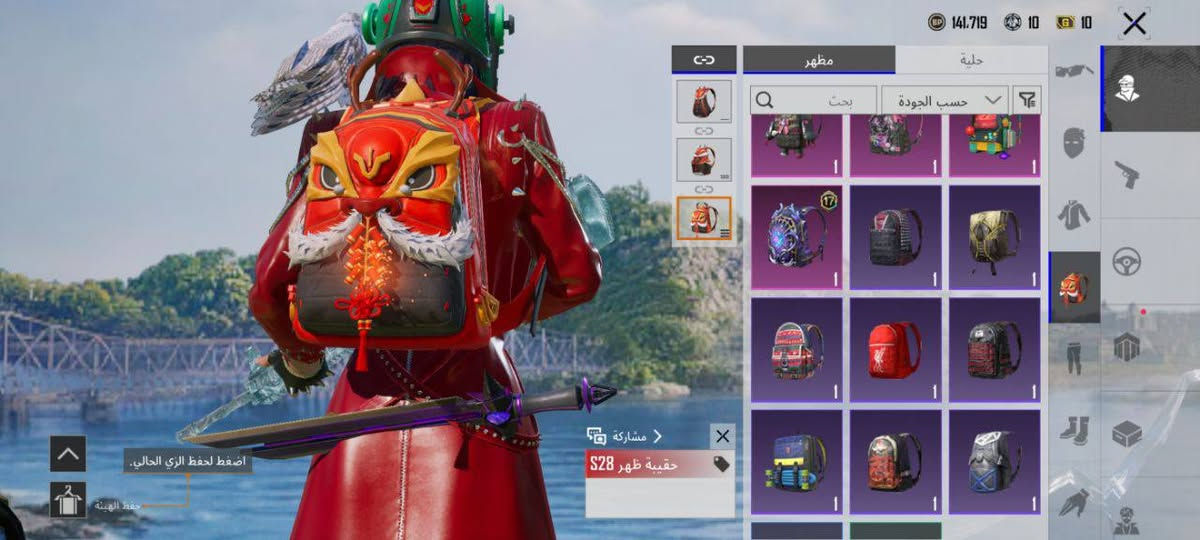Open the face mask category
Image resolution: width=1200 pixels, height=540 pixels.
(x=1074, y=142)
